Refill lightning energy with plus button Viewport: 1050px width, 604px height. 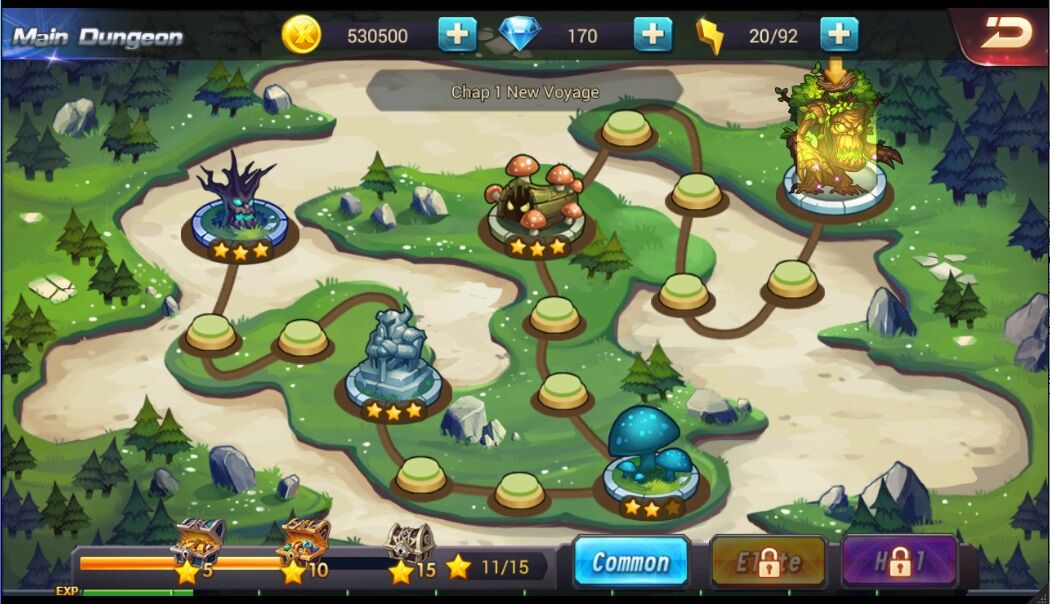coord(839,35)
